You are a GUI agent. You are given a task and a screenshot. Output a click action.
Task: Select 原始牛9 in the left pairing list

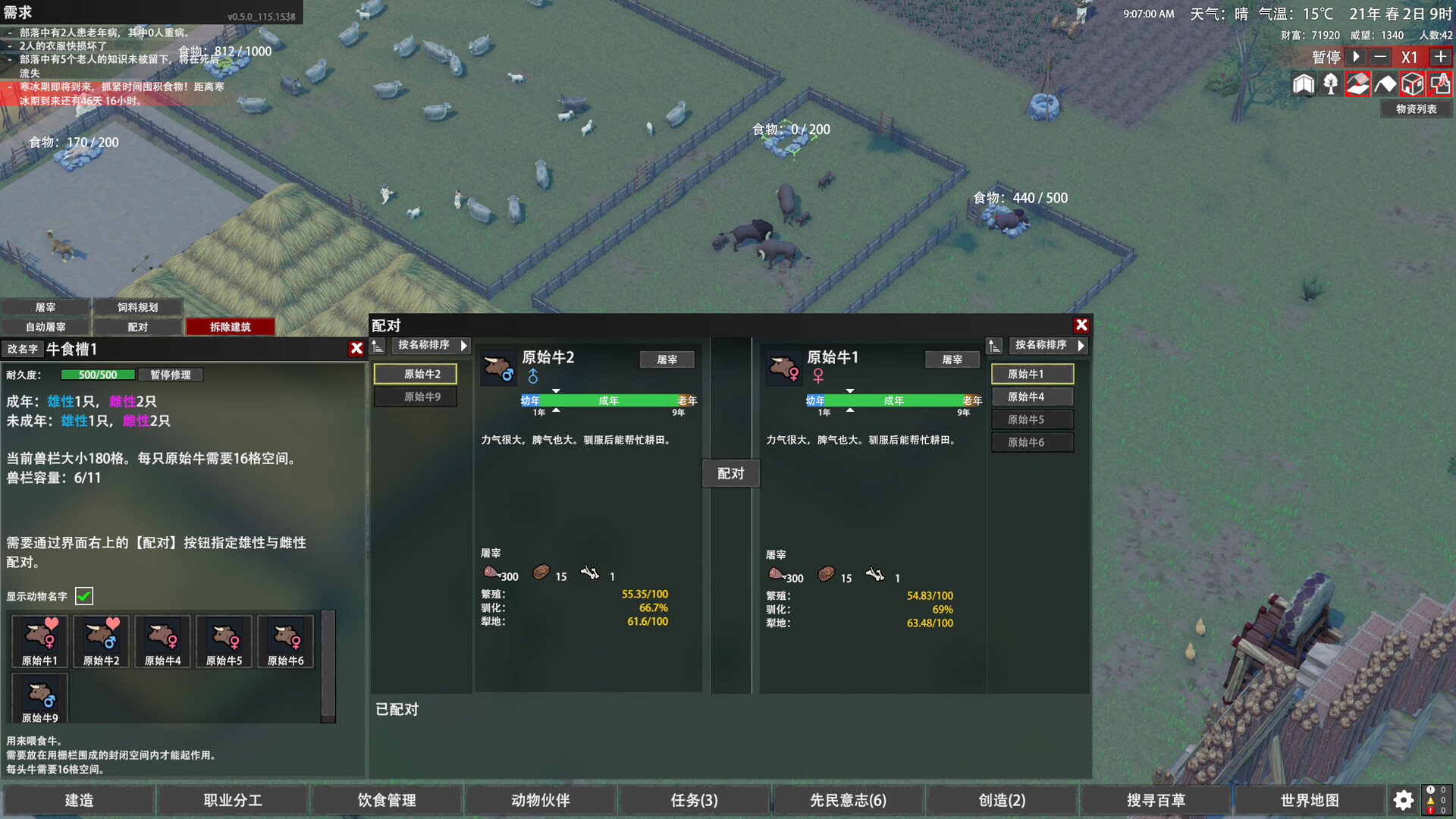415,396
